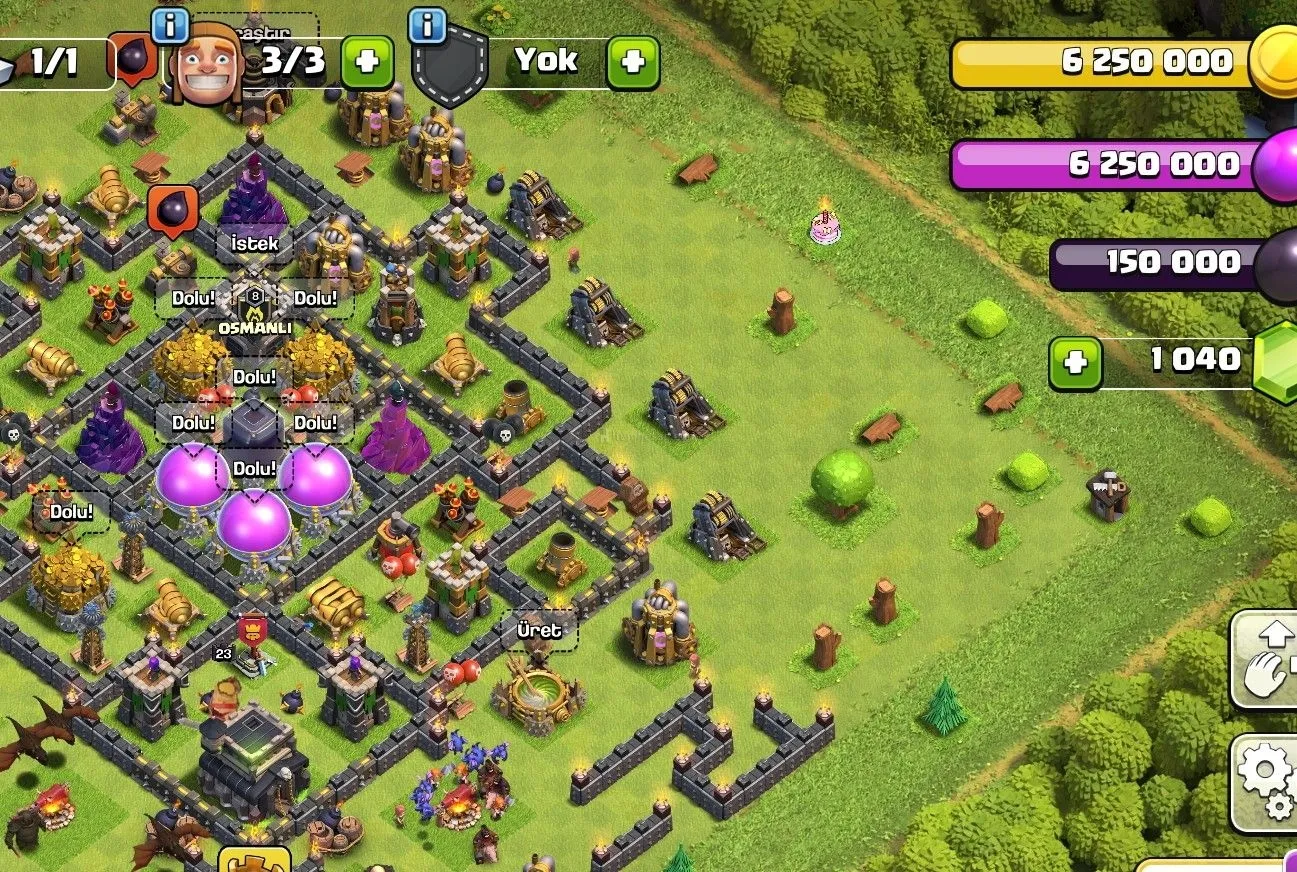Tap the plus button beside builder count 3/3
Viewport: 1297px width, 872px height.
coord(367,62)
